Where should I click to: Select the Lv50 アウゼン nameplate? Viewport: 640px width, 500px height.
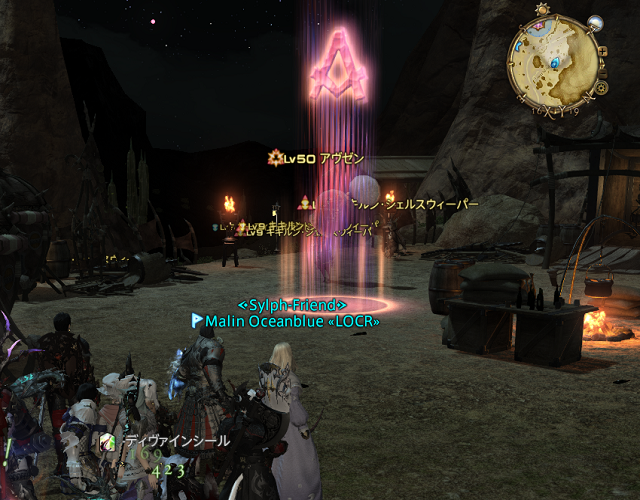[317, 158]
